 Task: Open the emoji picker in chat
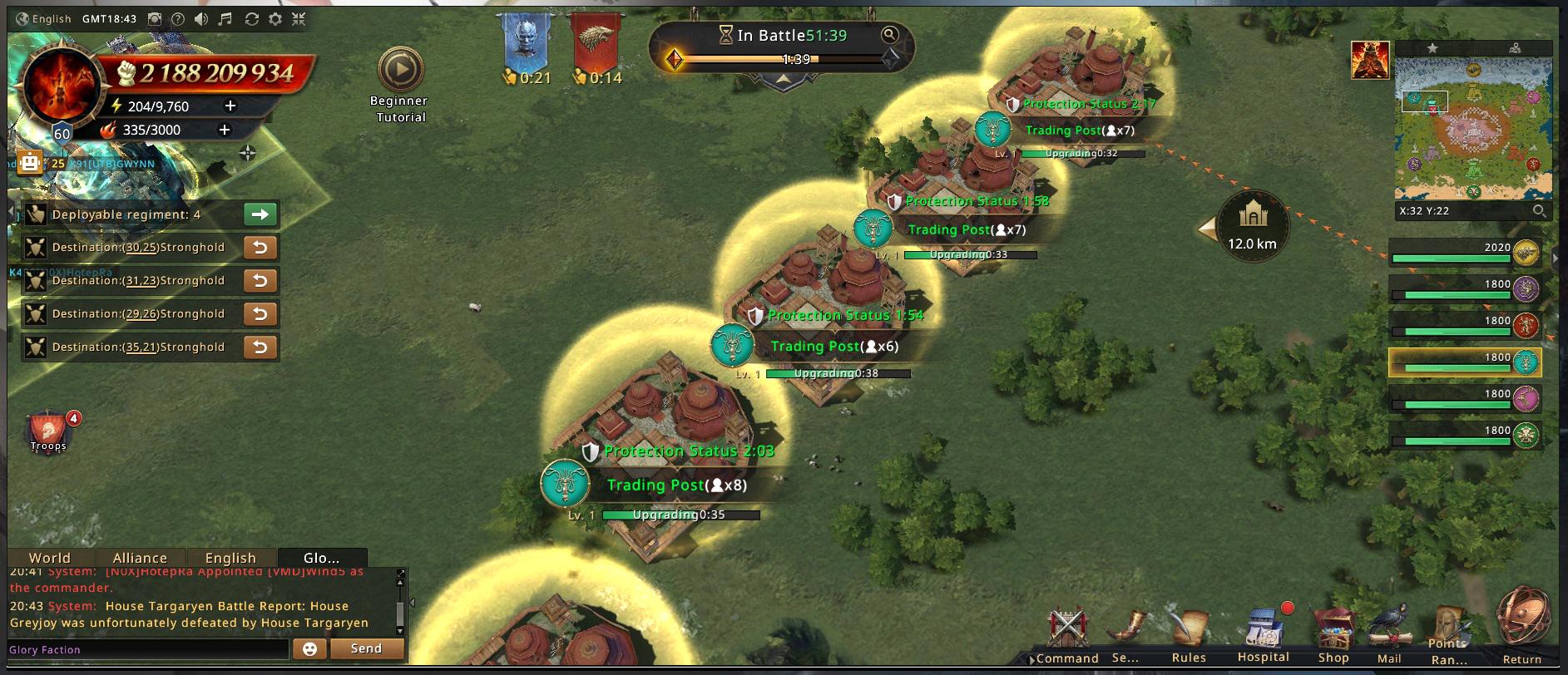click(309, 649)
